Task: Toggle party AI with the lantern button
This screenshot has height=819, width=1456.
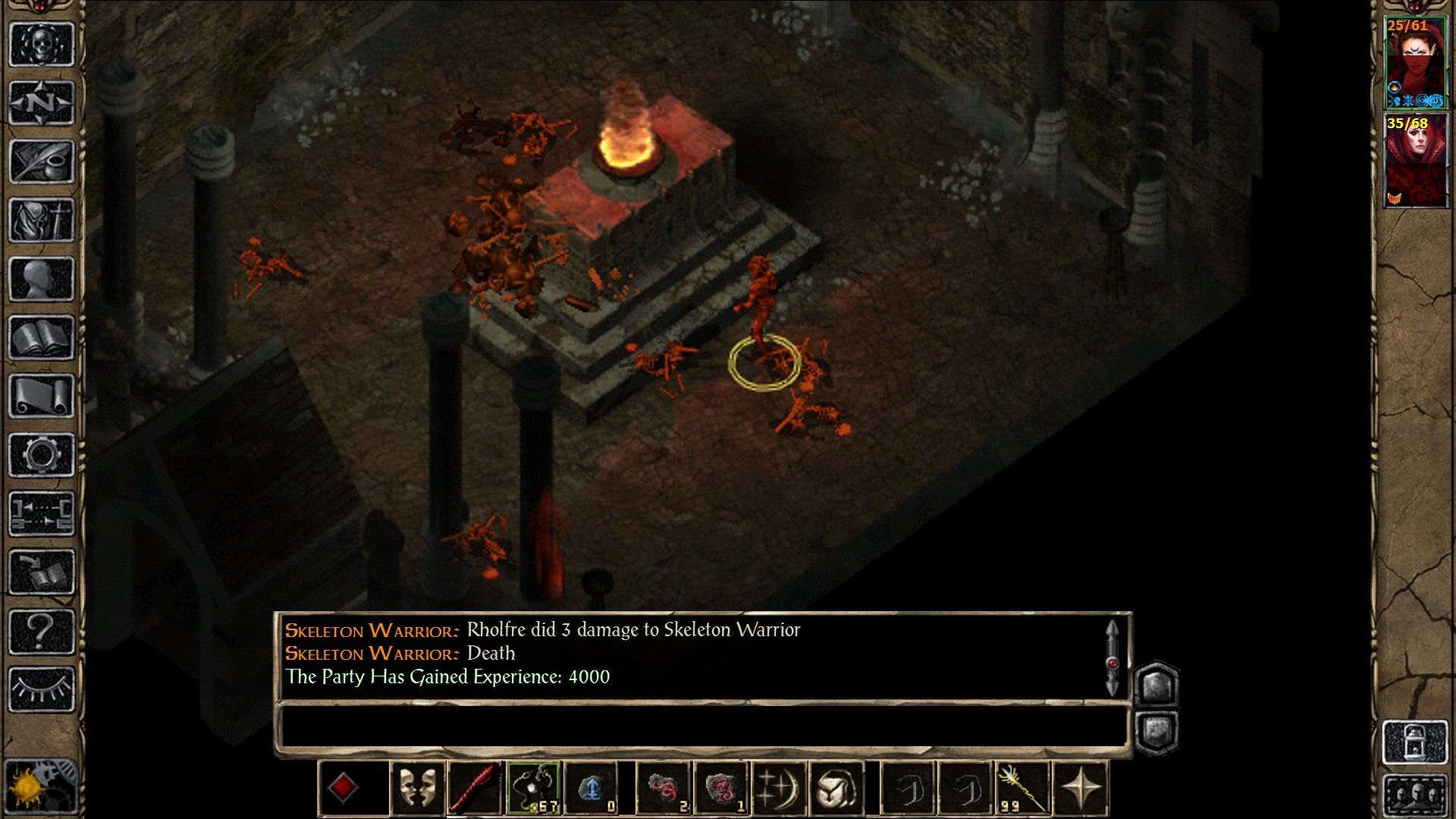Action: (x=1415, y=742)
